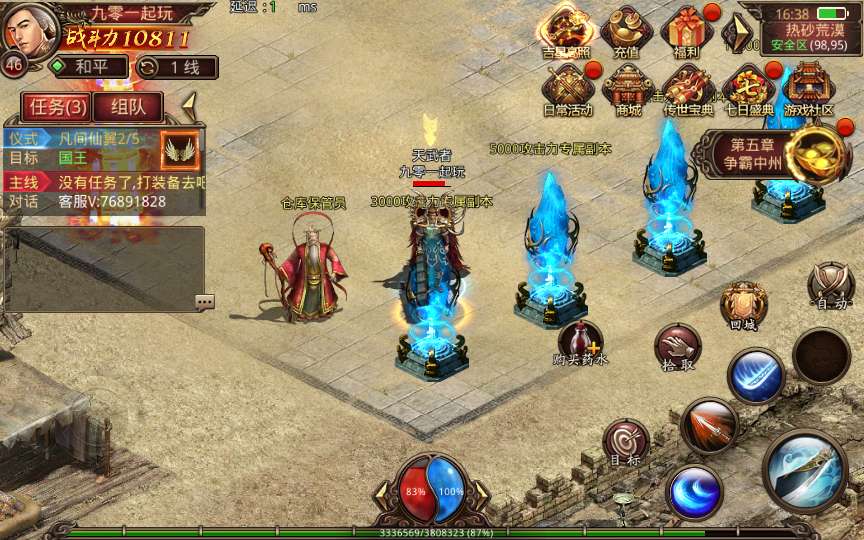Click the golden wings quest icon
The width and height of the screenshot is (864, 540).
click(180, 150)
